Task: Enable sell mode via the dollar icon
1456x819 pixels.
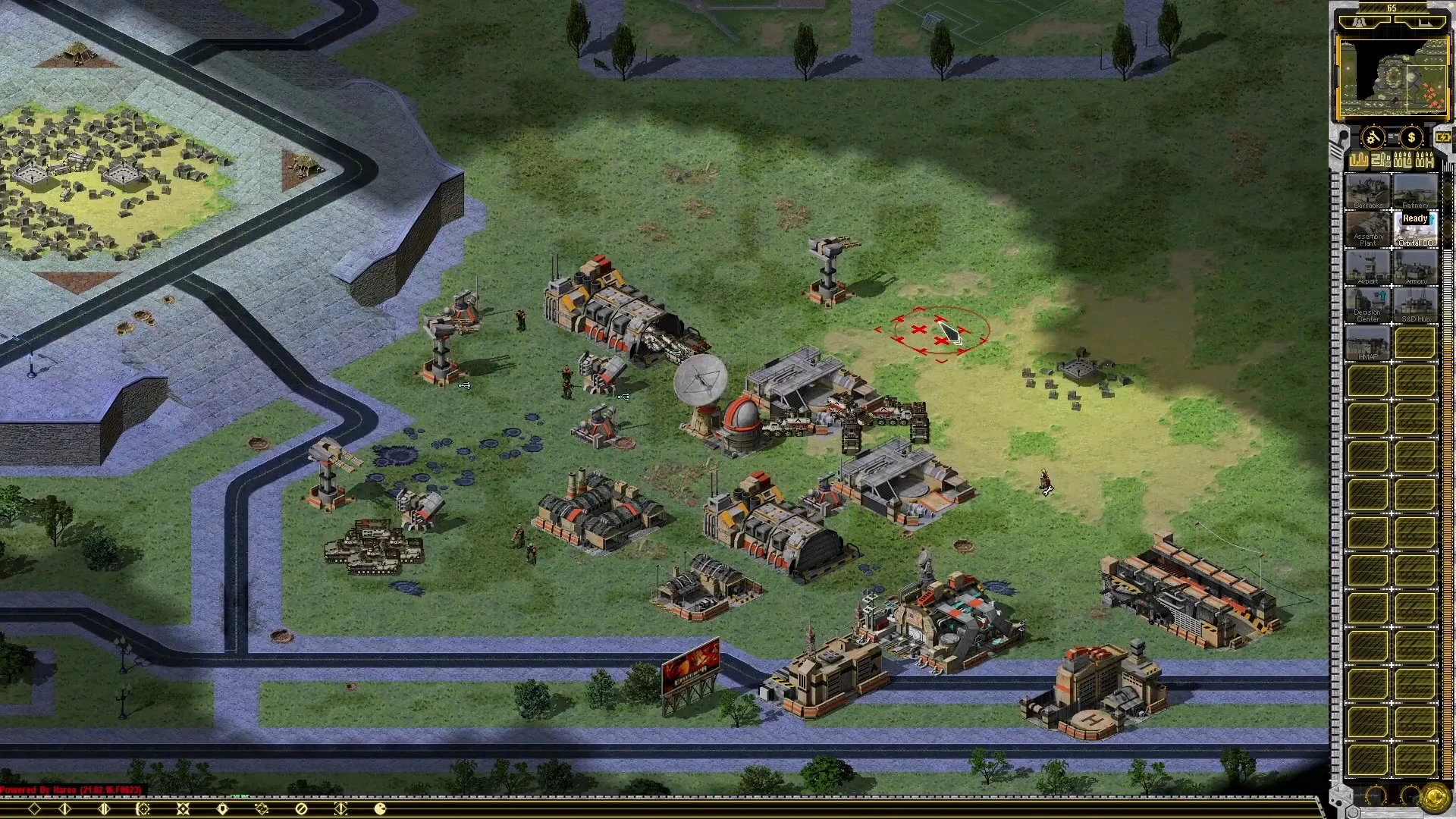Action: pos(1411,136)
